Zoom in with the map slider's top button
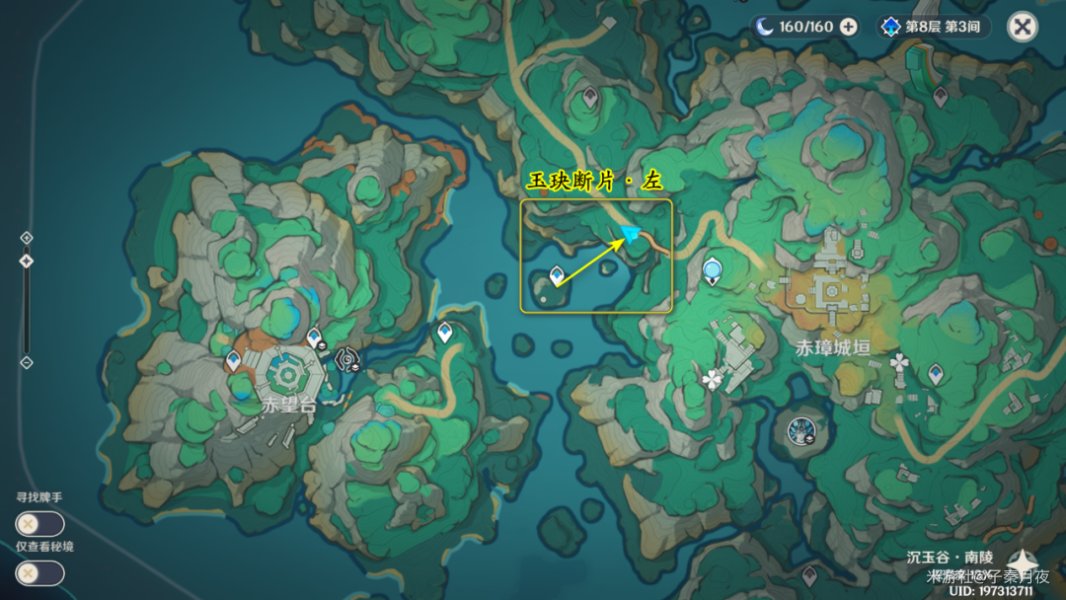This screenshot has height=600, width=1066. pyautogui.click(x=27, y=237)
